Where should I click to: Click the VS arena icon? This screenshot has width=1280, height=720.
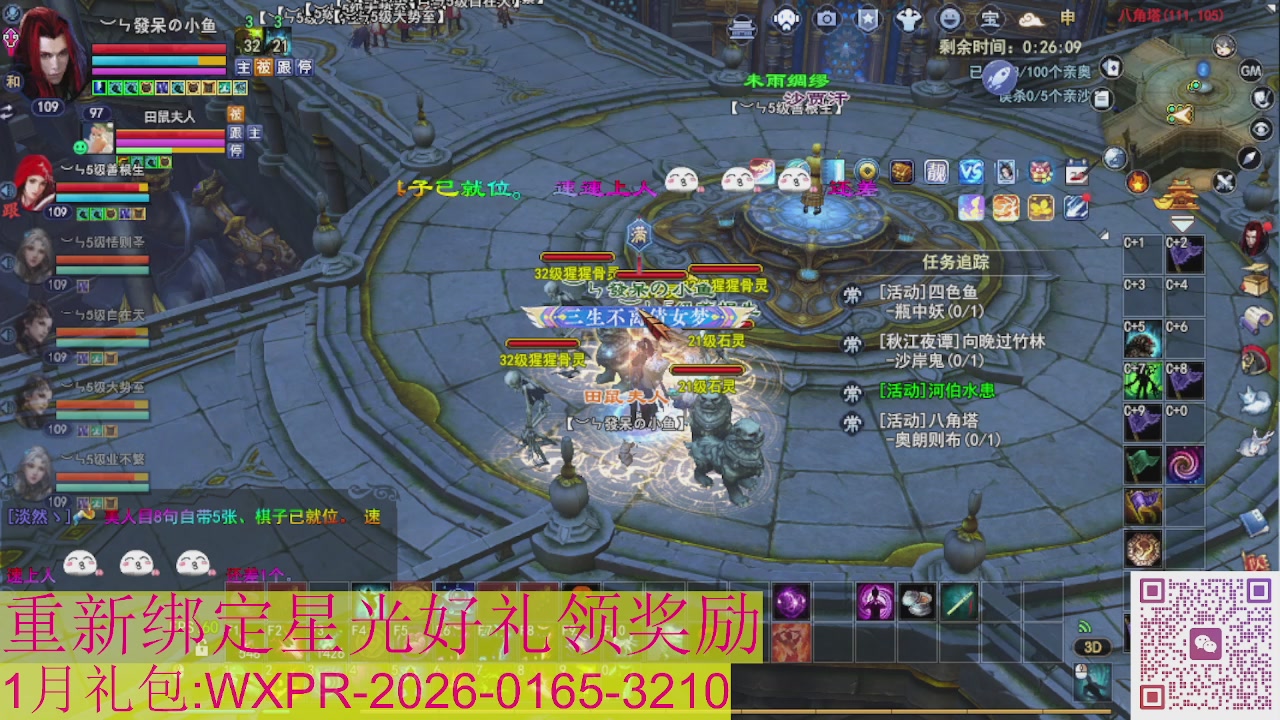[x=972, y=172]
